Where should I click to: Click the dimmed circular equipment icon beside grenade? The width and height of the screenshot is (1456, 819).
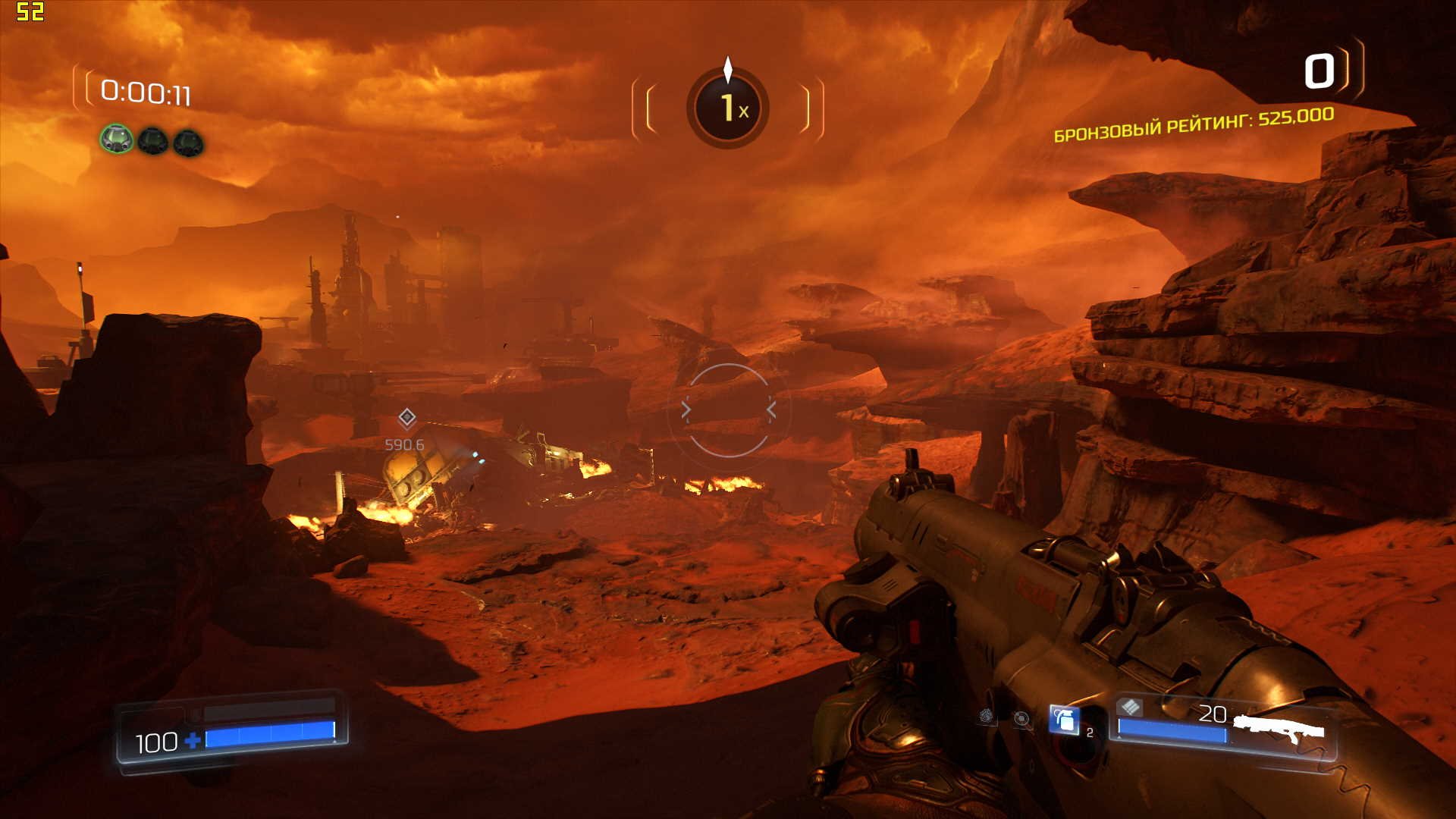(1021, 718)
